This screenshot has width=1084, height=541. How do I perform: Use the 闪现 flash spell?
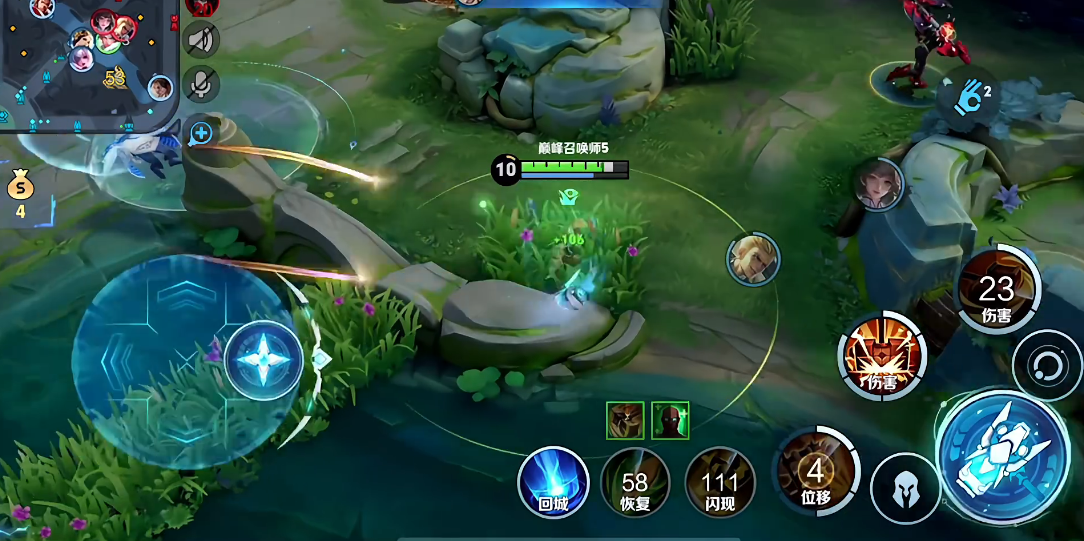coord(720,483)
